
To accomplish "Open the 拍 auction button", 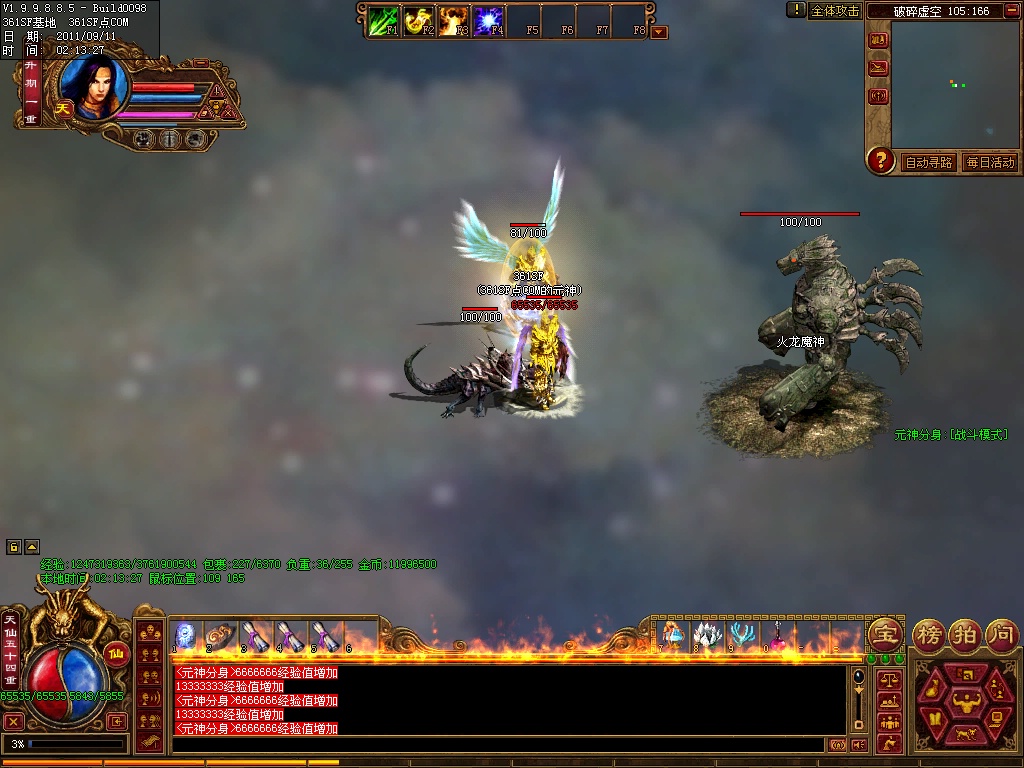I will (966, 634).
